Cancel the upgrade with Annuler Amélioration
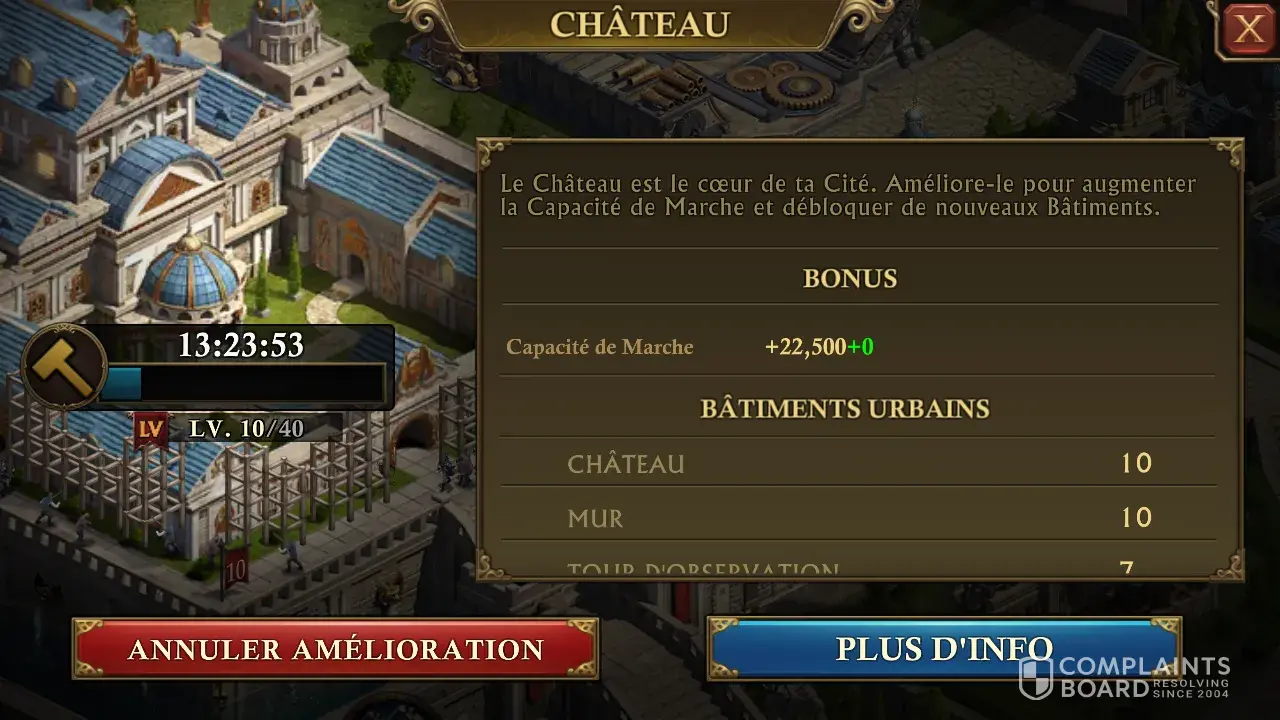Viewport: 1280px width, 720px height. pyautogui.click(x=335, y=649)
